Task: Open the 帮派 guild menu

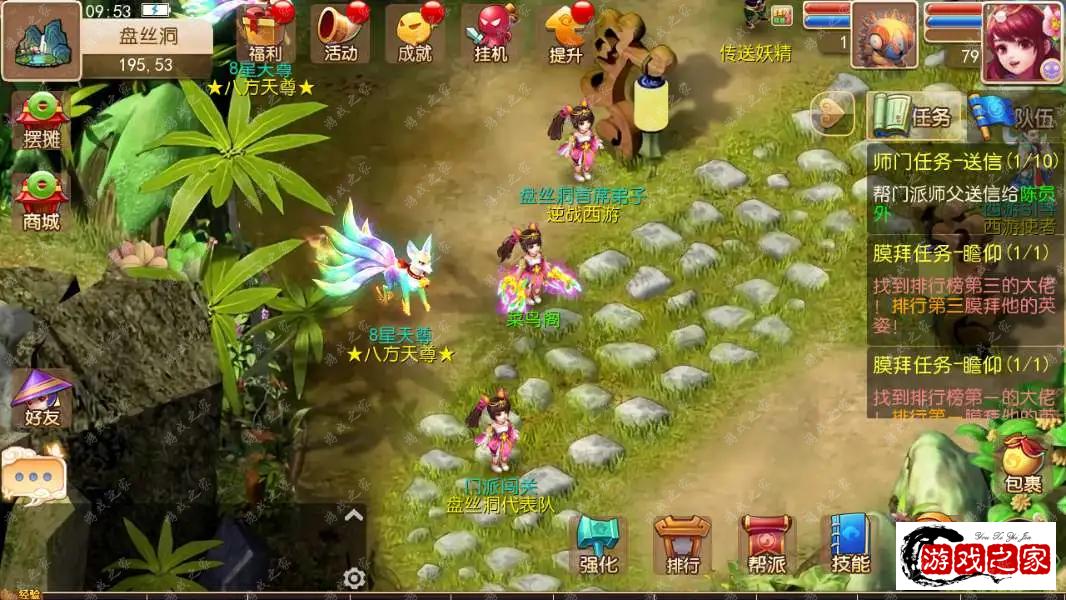Action: (767, 546)
